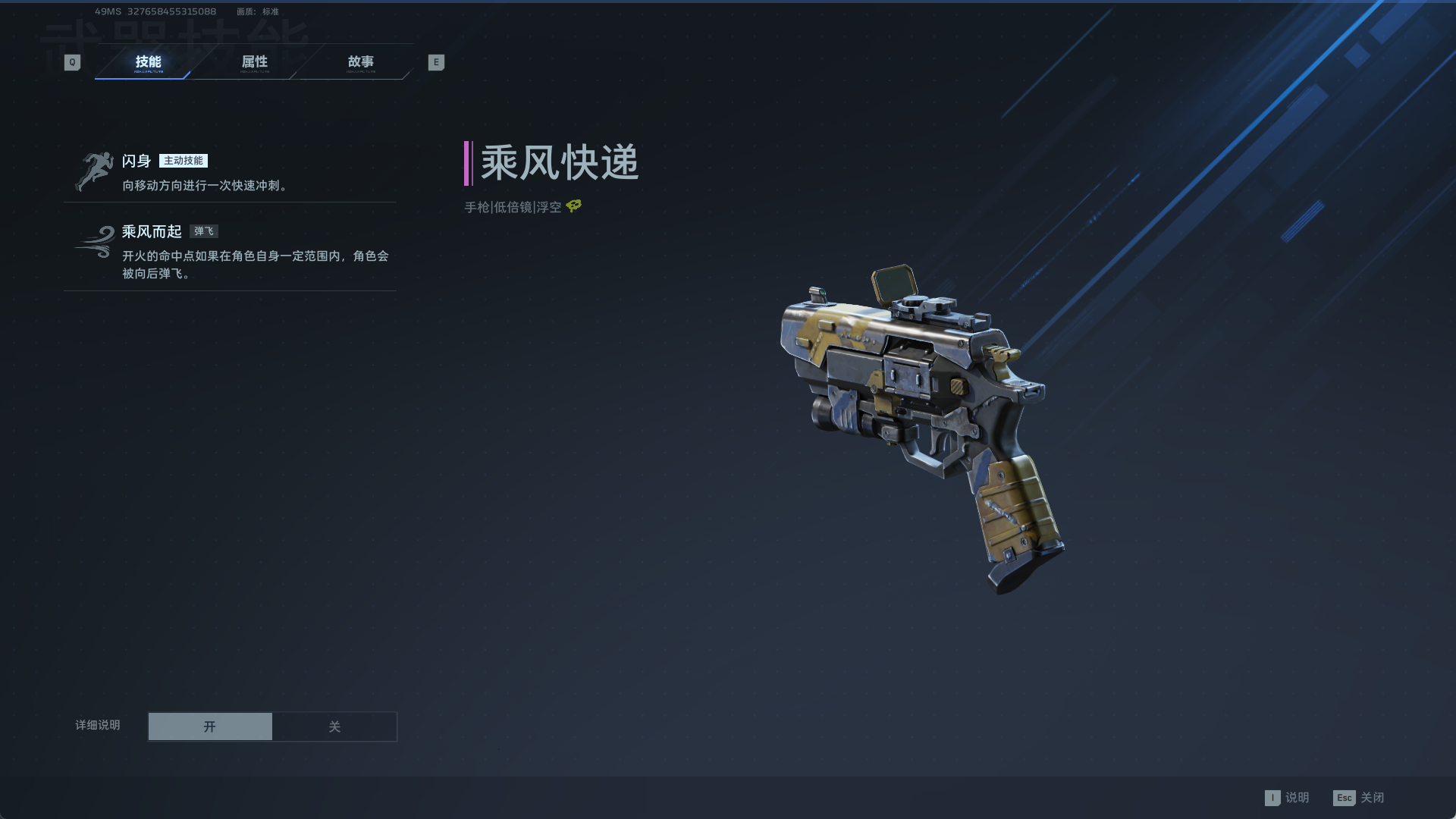Switch to the 技能 tab

[x=148, y=62]
